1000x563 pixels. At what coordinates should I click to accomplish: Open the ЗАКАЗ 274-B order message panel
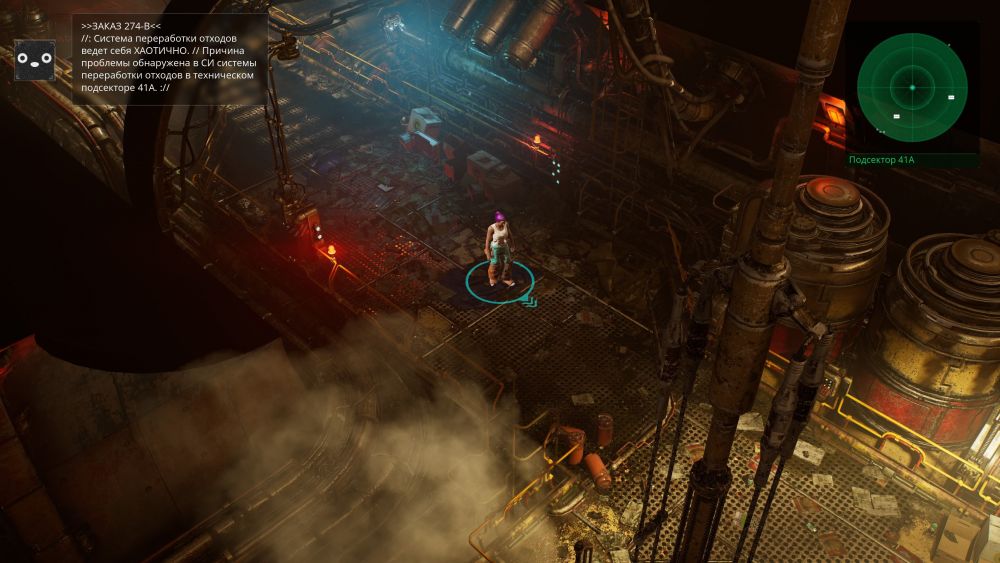tap(169, 59)
